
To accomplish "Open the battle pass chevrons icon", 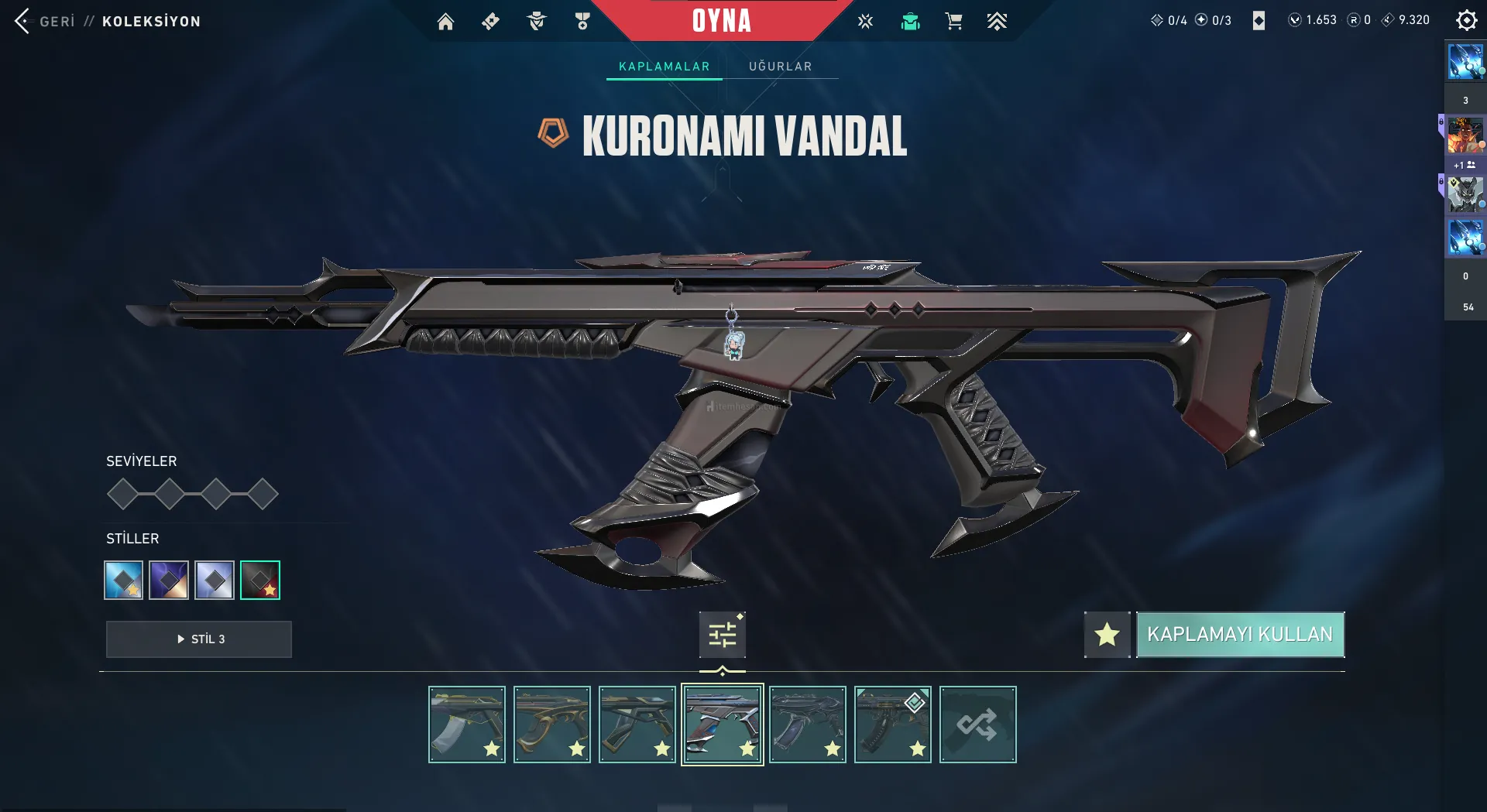I will [997, 22].
